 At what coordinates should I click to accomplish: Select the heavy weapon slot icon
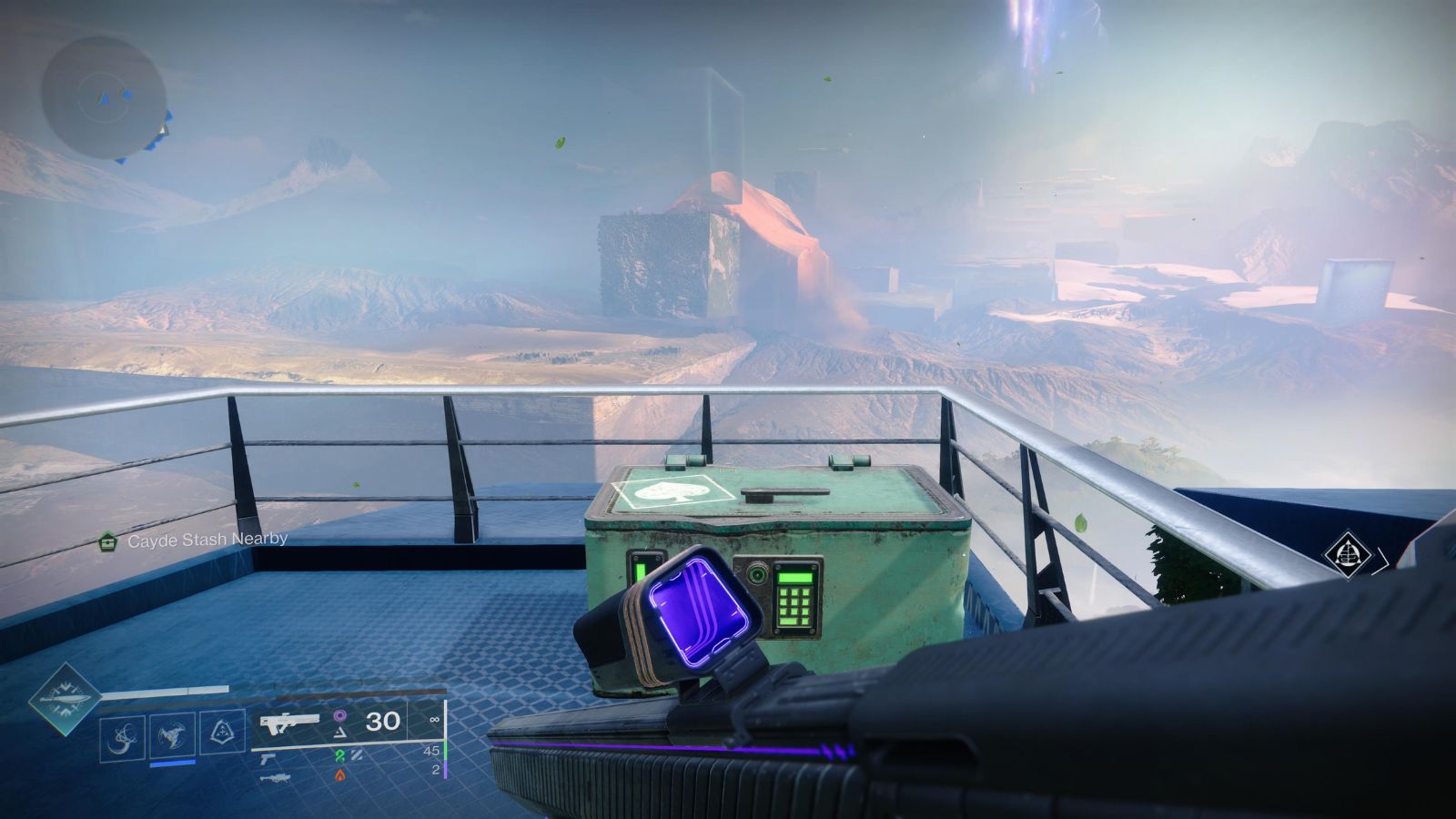(278, 778)
